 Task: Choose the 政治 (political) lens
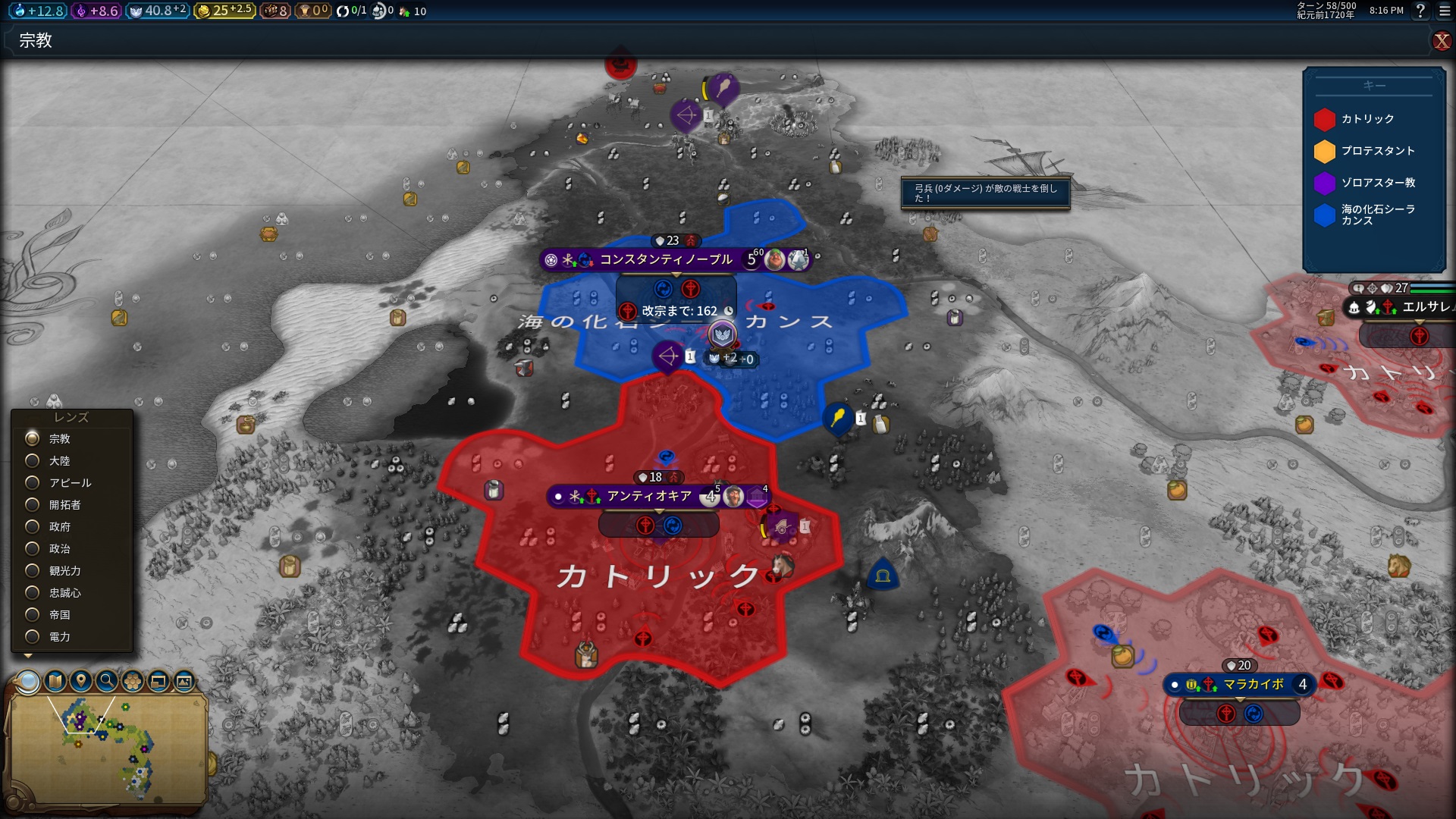[x=33, y=549]
